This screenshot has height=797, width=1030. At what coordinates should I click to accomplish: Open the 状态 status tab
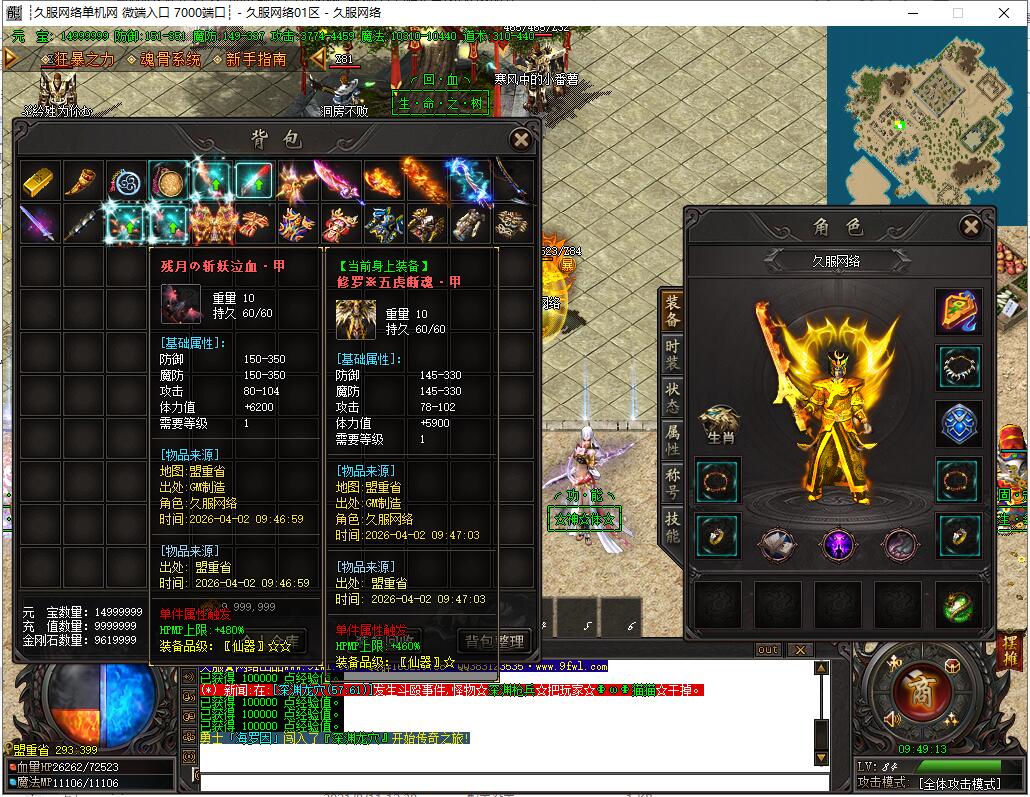pos(673,396)
